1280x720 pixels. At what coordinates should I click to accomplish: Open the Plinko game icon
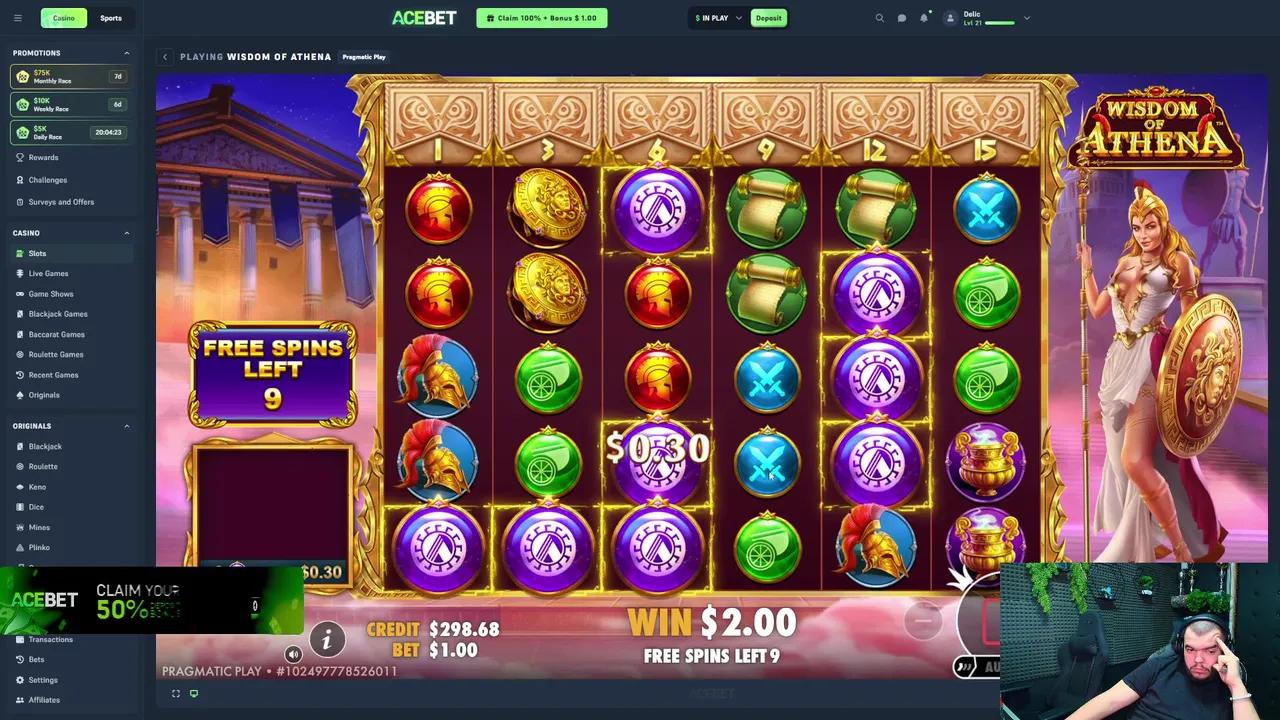(22, 547)
